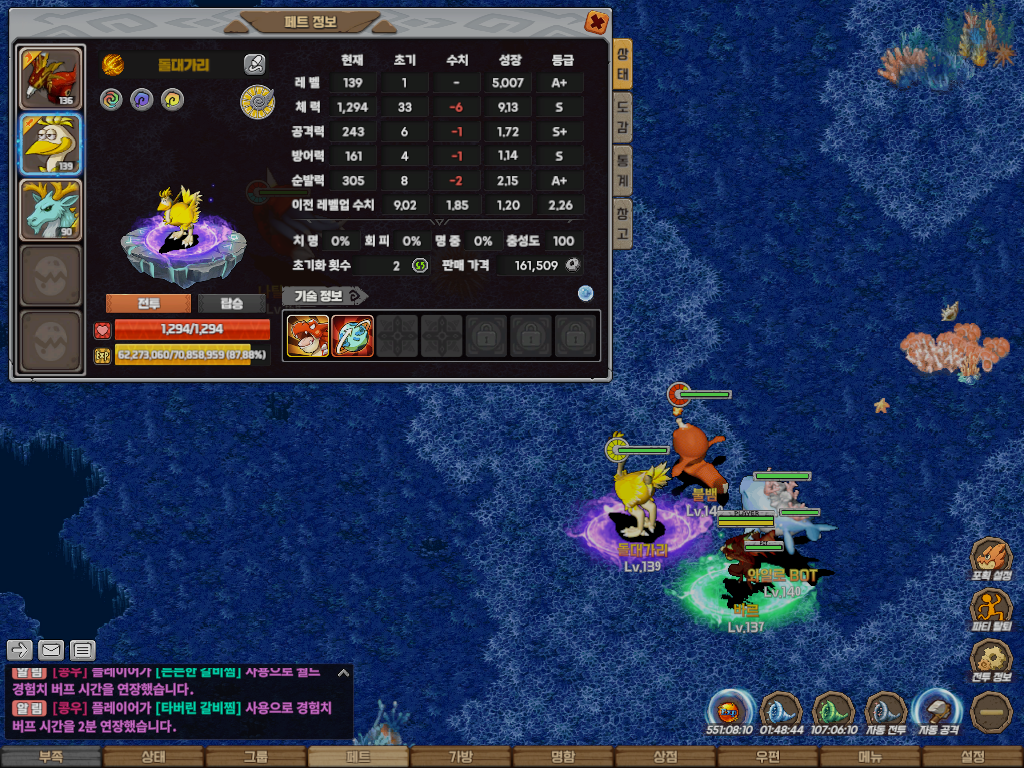Close the 페트 정보 pet info window

595,21
